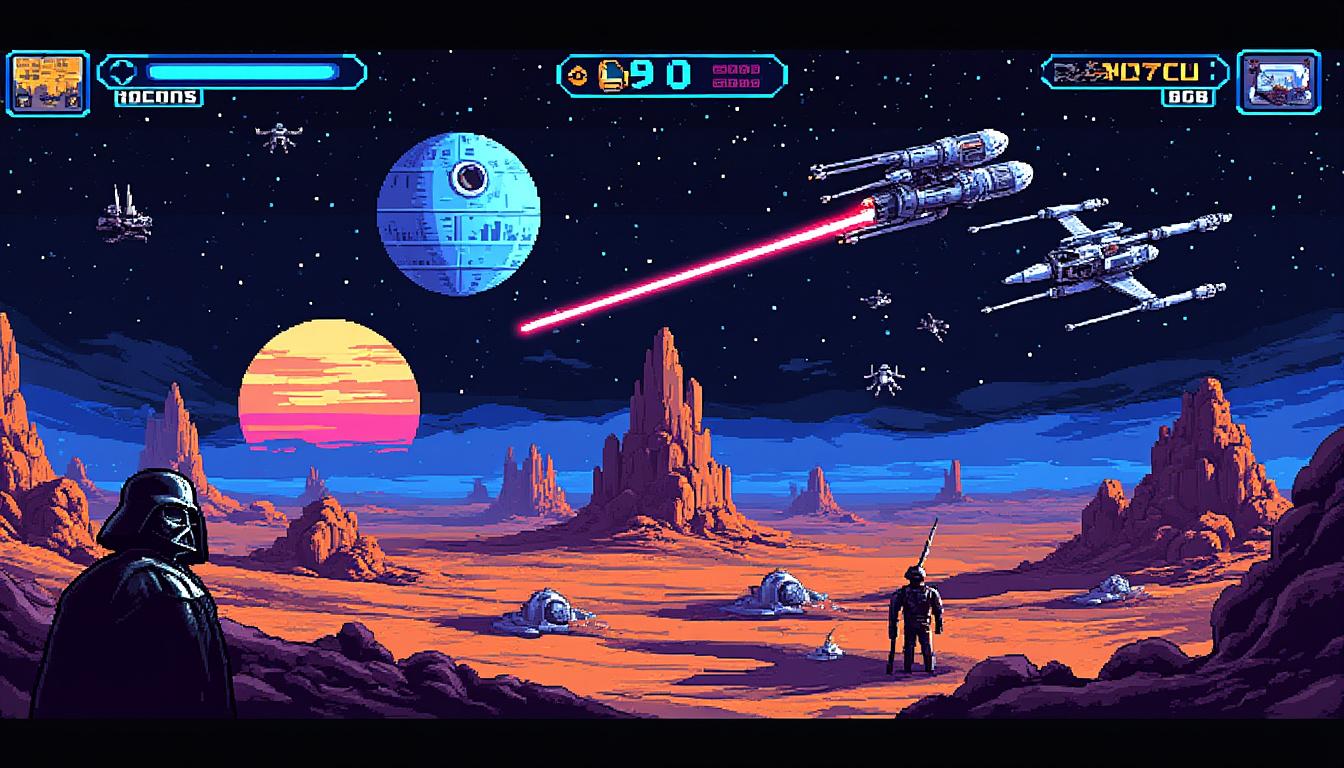Viewport: 1344px width, 768px height.
Task: Toggle the BGB indicator under the NO7CU banner
Action: click(1187, 96)
